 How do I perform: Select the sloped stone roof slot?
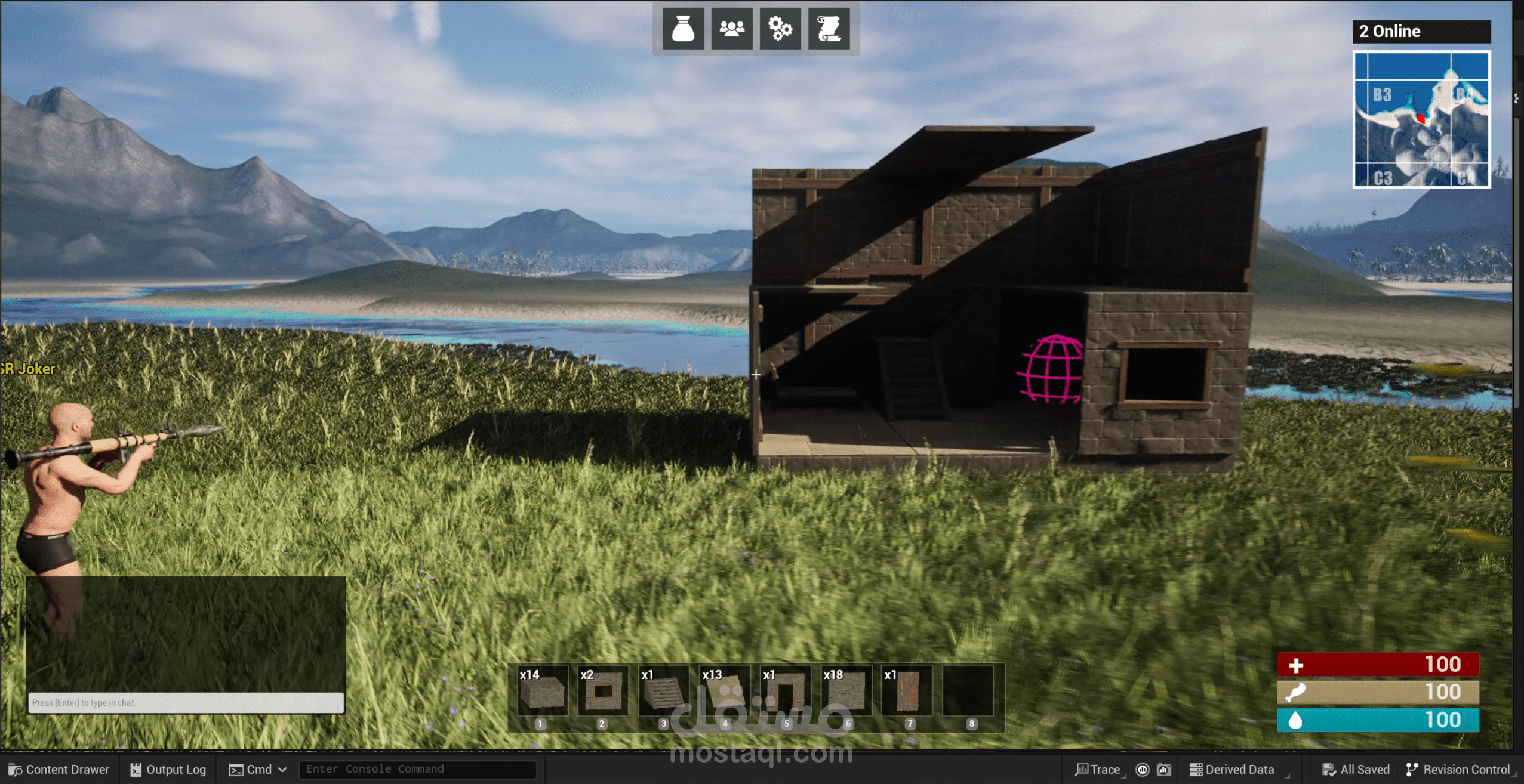(664, 692)
